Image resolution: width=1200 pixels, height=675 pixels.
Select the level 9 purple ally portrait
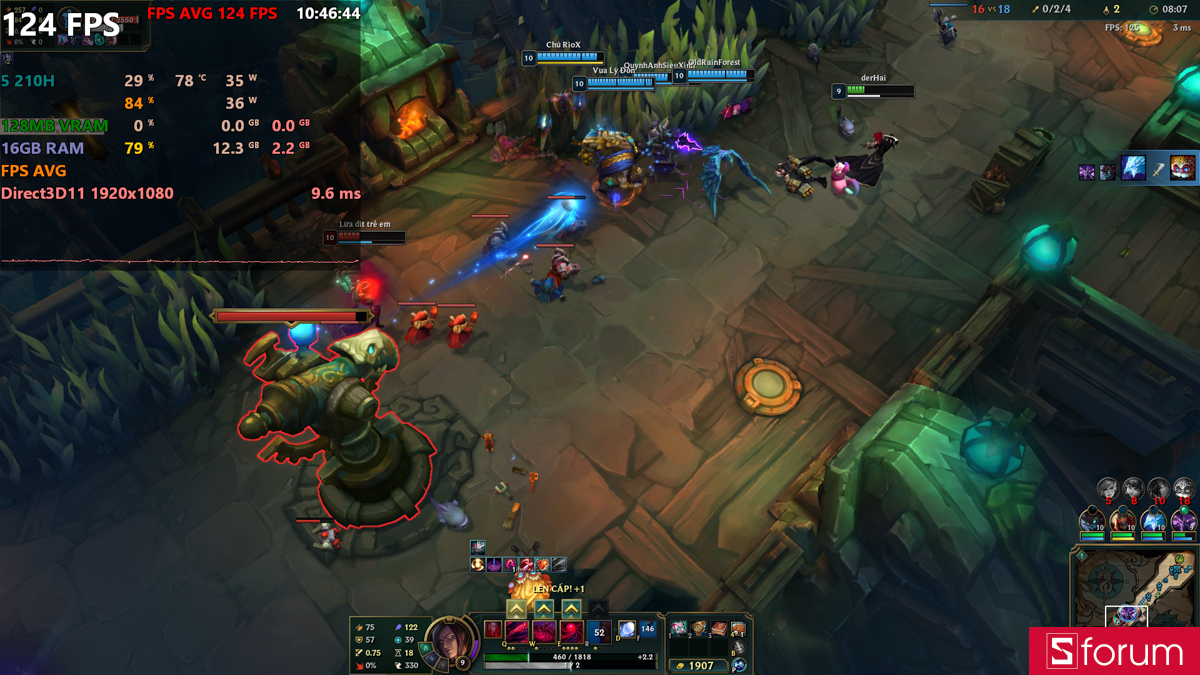(x=1184, y=520)
